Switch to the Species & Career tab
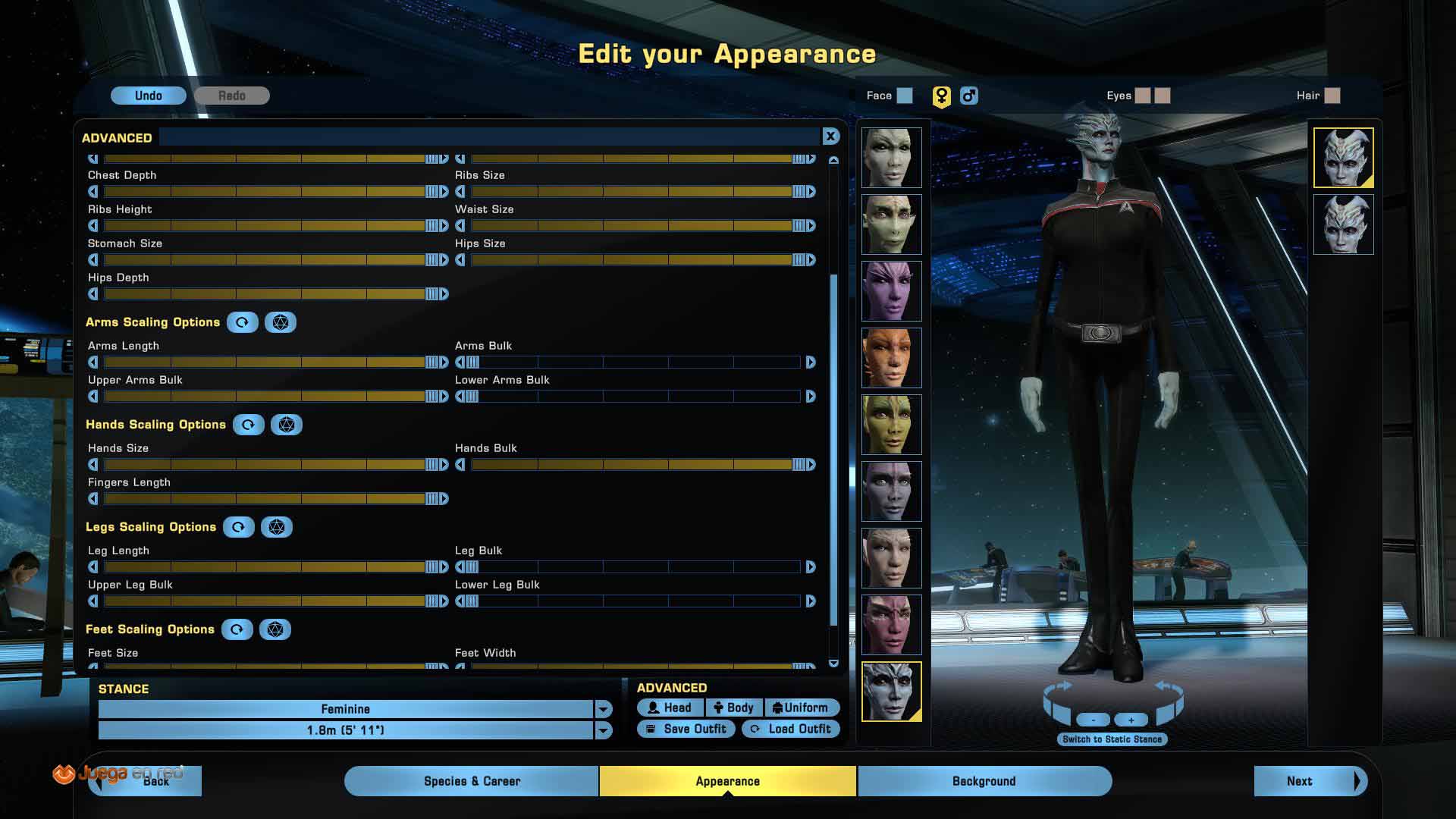Viewport: 1456px width, 819px height. (x=471, y=781)
